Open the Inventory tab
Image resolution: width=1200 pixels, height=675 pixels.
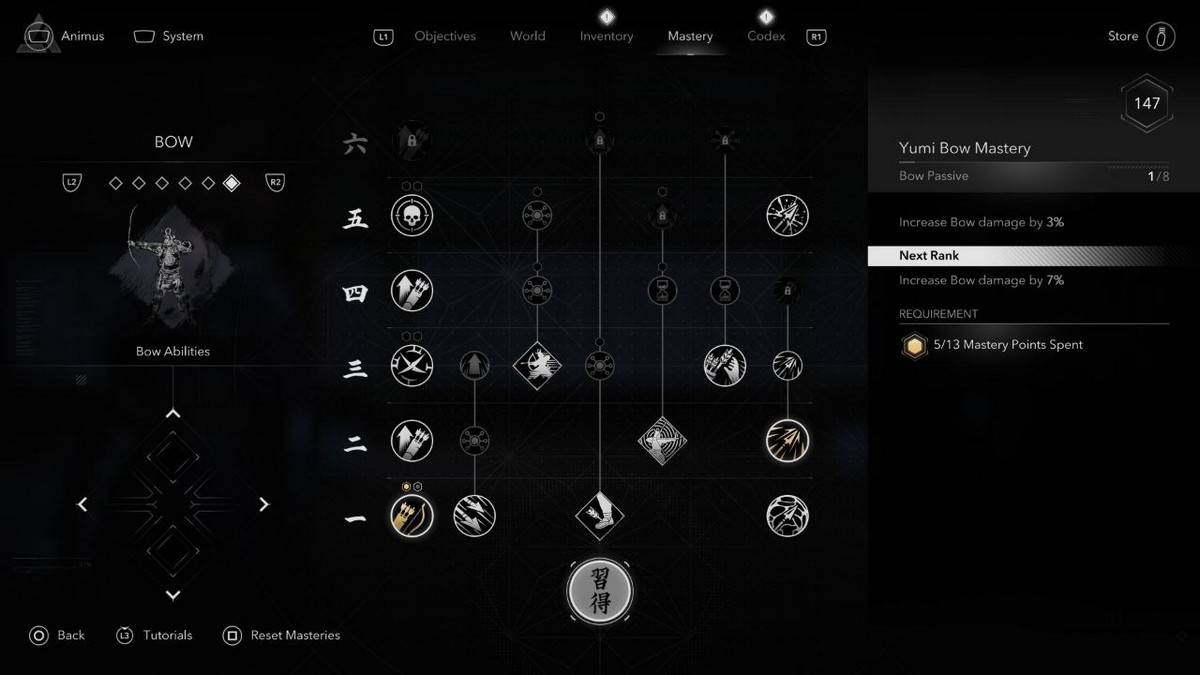[x=606, y=36]
